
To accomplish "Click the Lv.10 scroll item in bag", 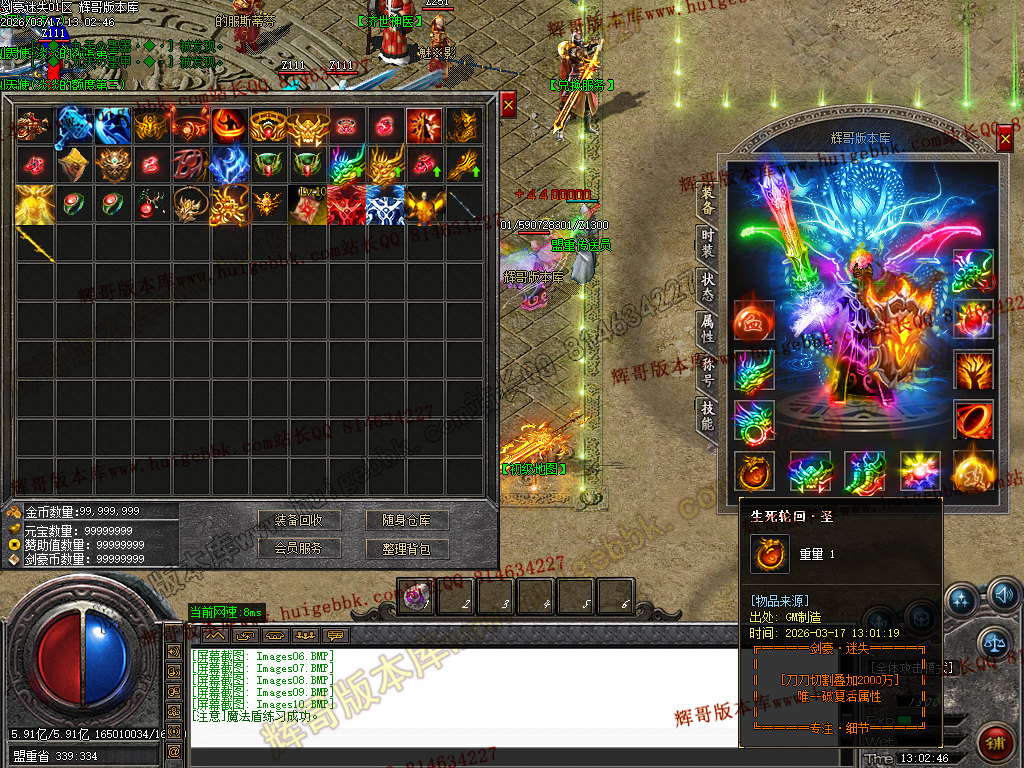I will click(307, 204).
